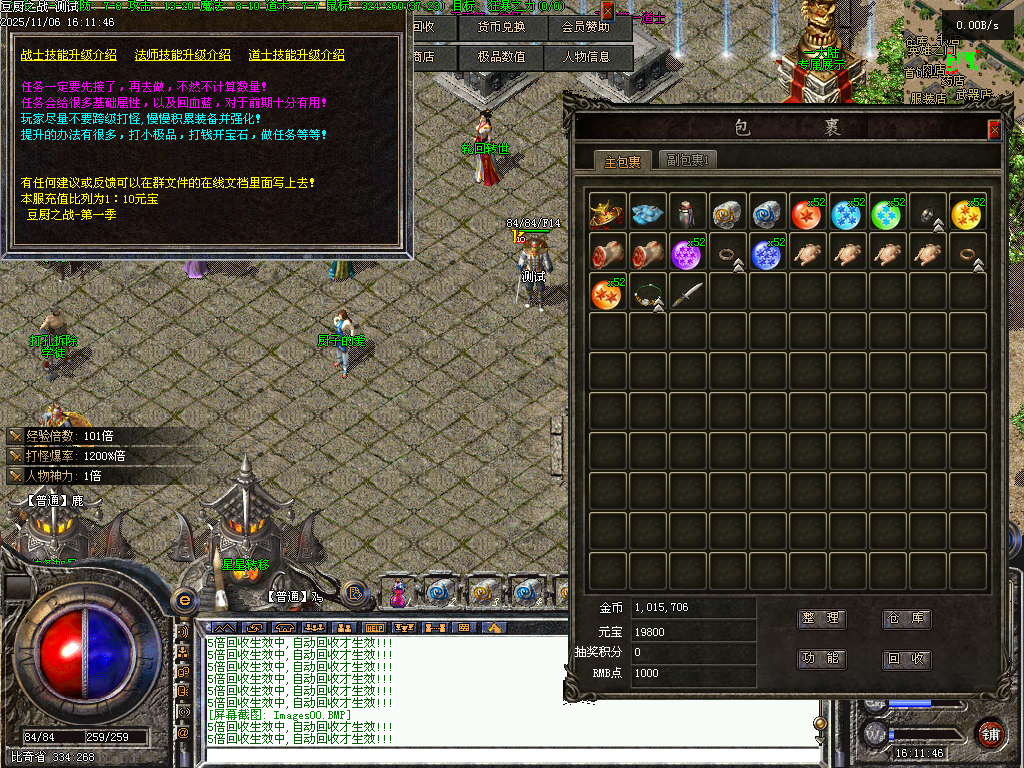Switch to the 副包裹1 tab
The height and width of the screenshot is (768, 1024).
(x=688, y=160)
